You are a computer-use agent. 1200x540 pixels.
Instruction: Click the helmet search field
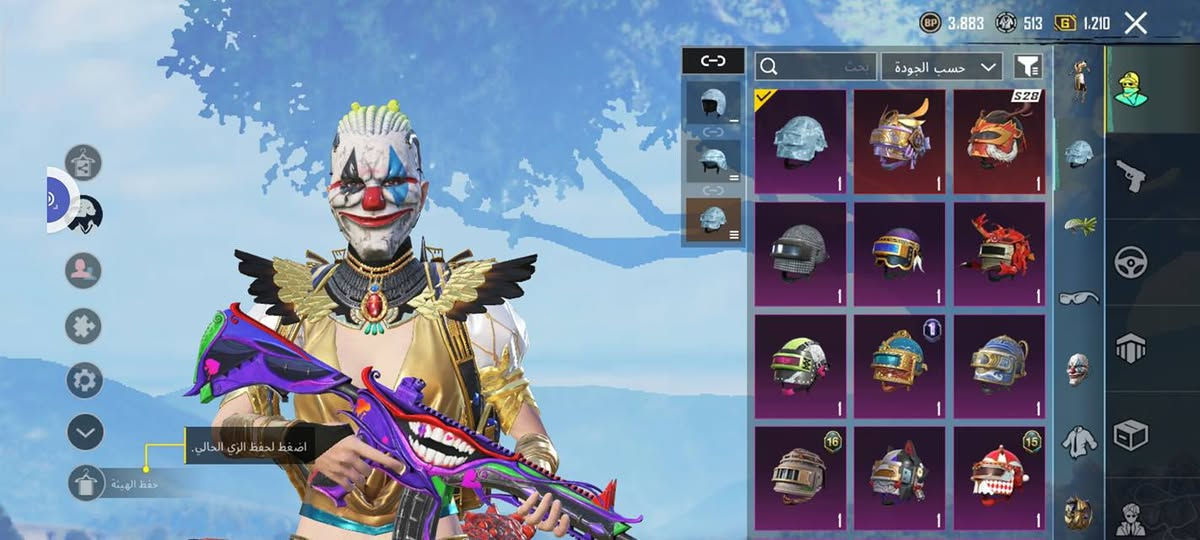pos(817,66)
